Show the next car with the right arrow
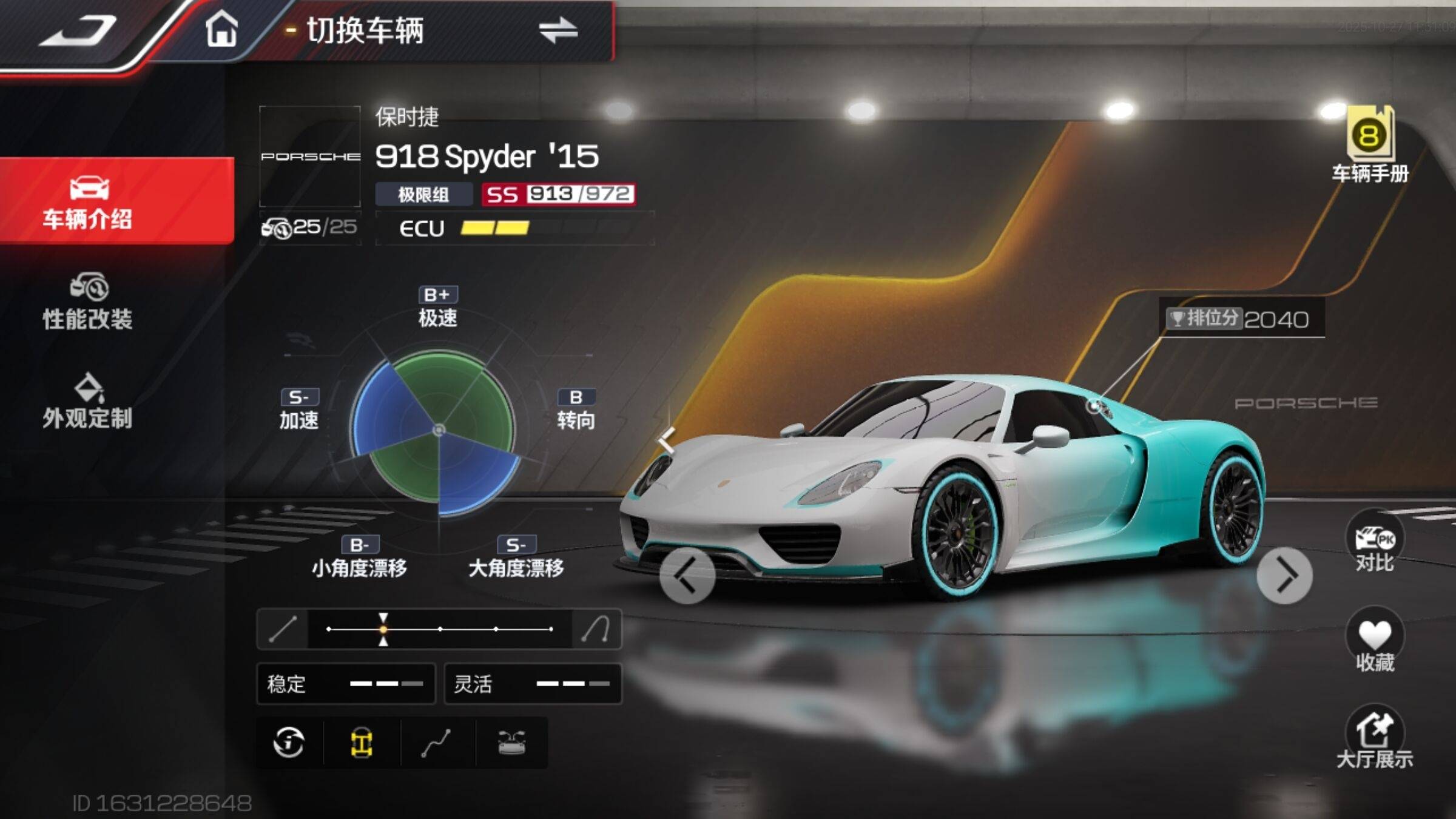This screenshot has width=1456, height=819. [x=1284, y=576]
